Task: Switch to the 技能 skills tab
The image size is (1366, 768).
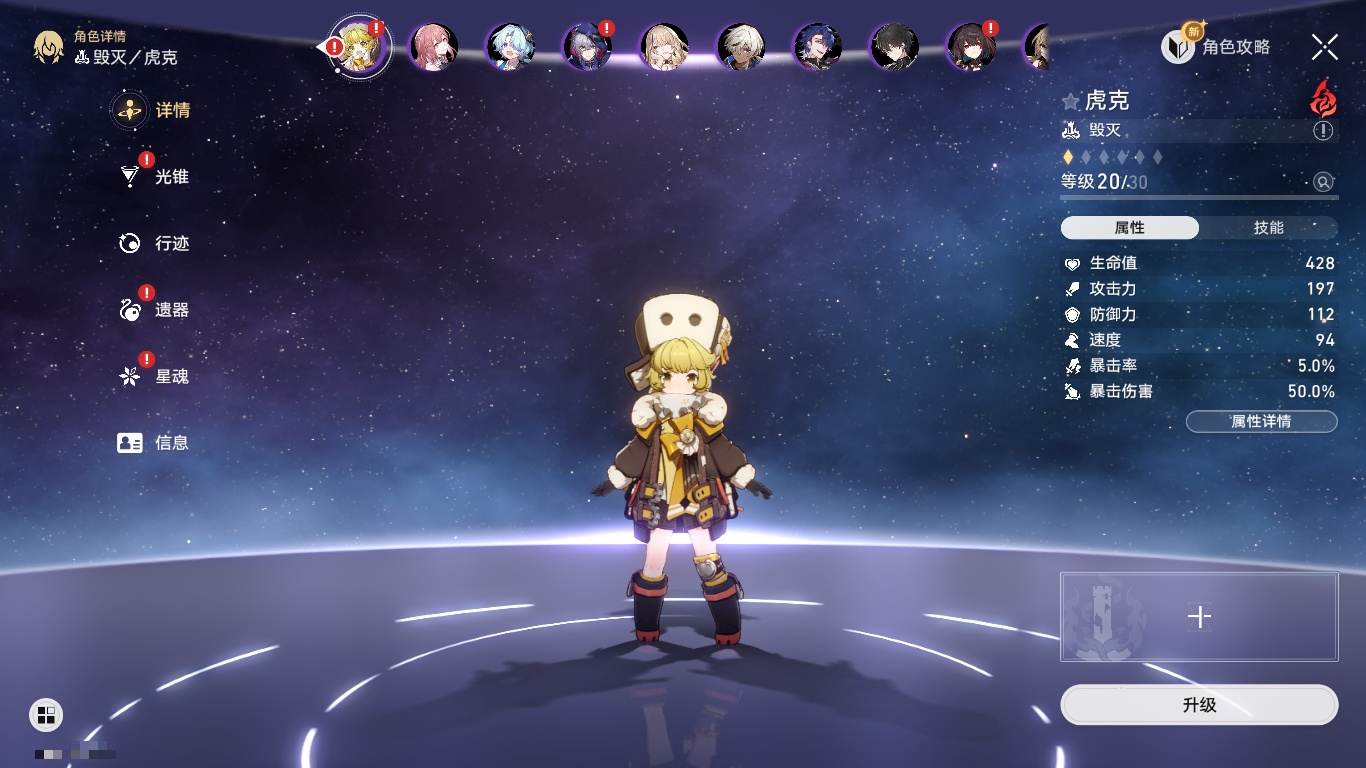Action: click(x=1268, y=228)
